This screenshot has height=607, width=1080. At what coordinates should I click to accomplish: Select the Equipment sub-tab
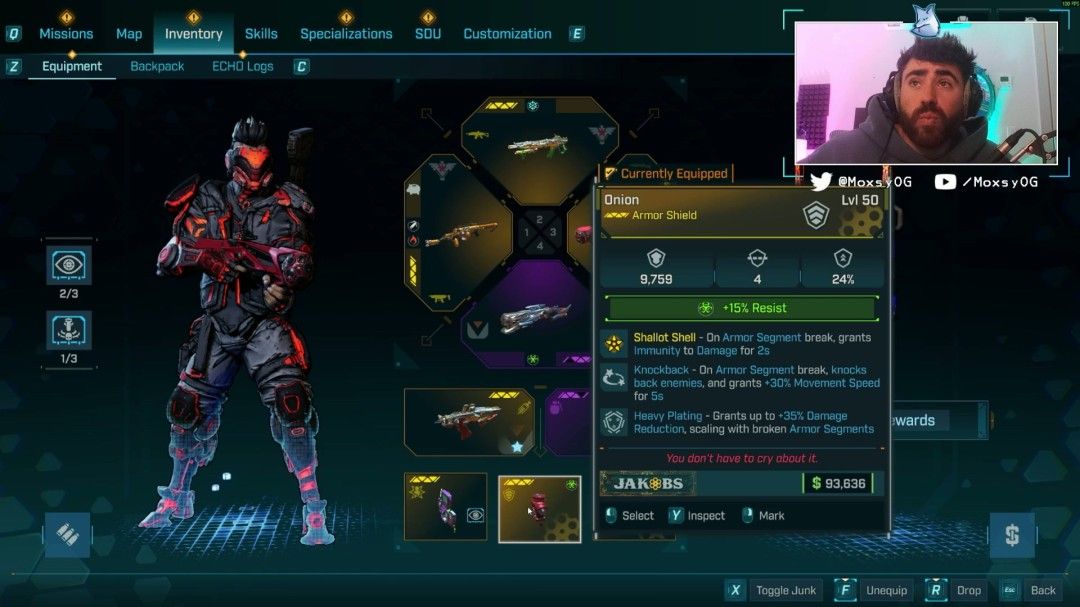72,66
